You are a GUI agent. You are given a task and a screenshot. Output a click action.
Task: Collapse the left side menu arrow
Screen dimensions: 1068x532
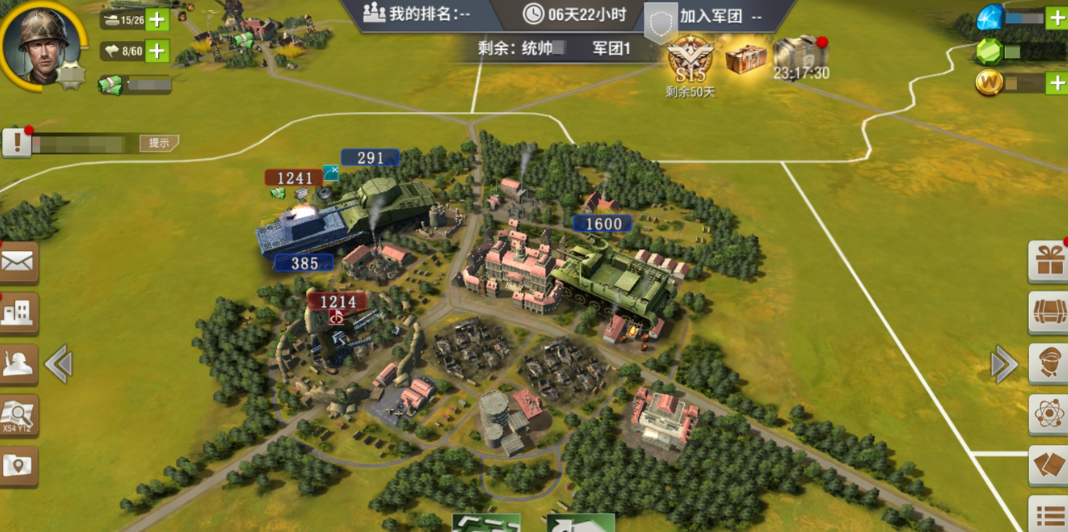[x=58, y=364]
